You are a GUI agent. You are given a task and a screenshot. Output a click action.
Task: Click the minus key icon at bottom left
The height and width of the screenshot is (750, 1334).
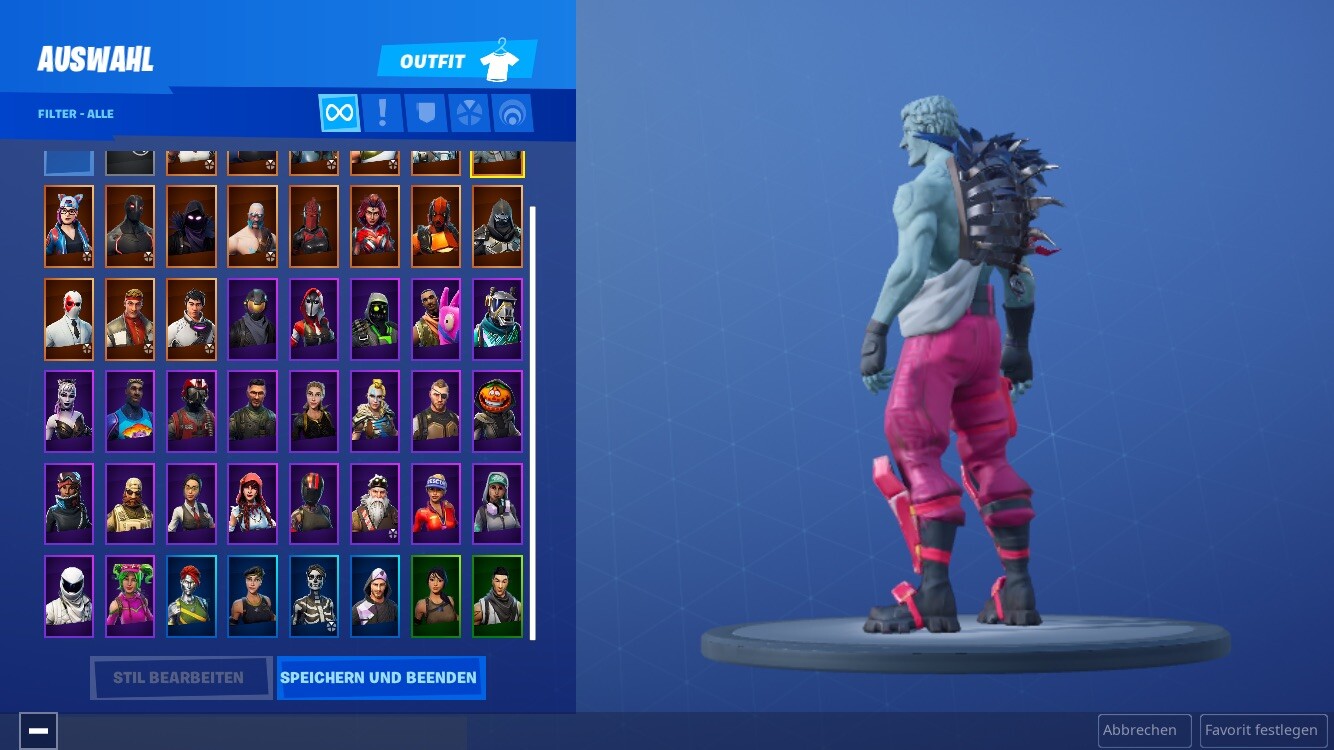click(38, 730)
